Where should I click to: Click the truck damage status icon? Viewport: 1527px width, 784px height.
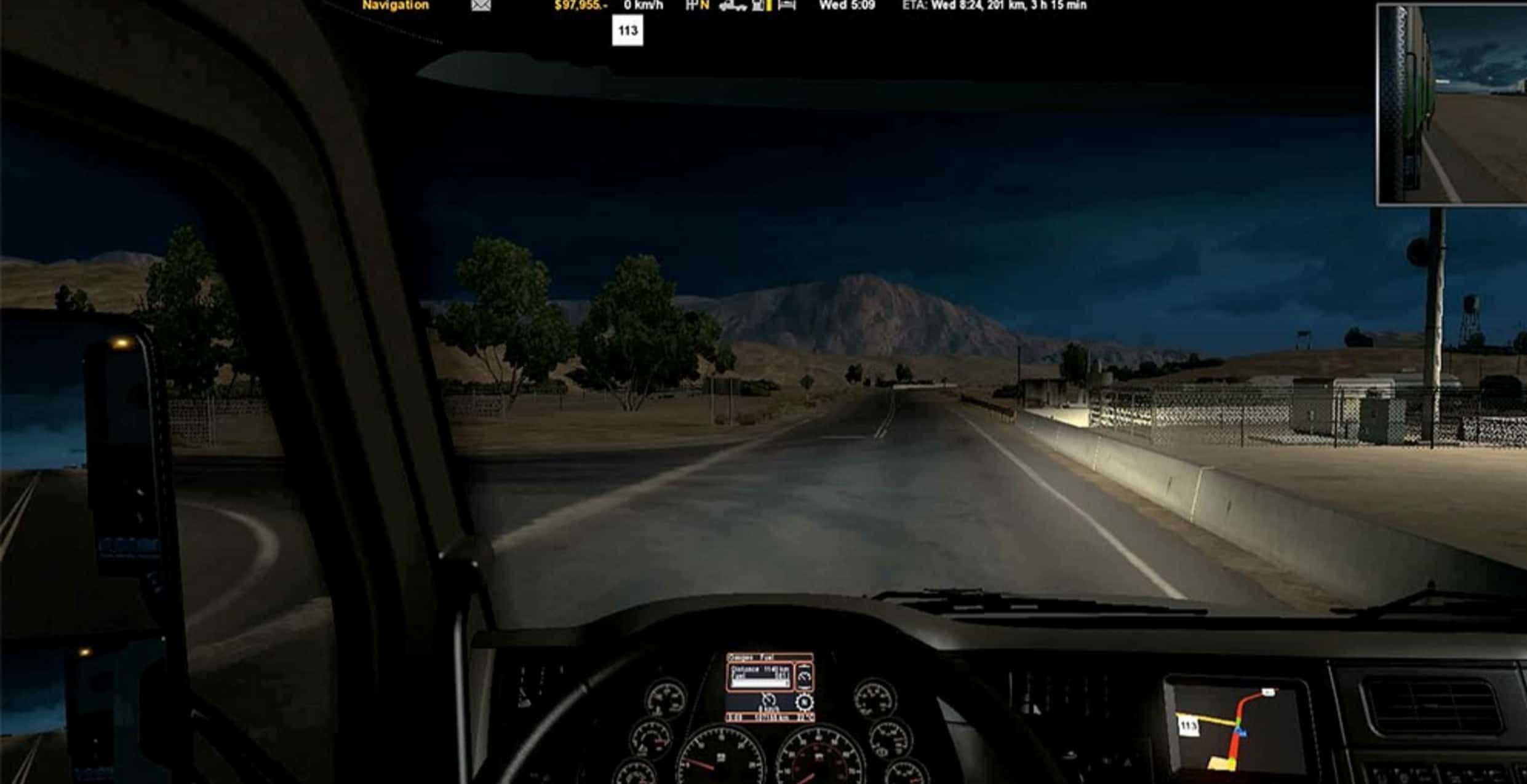click(x=732, y=6)
